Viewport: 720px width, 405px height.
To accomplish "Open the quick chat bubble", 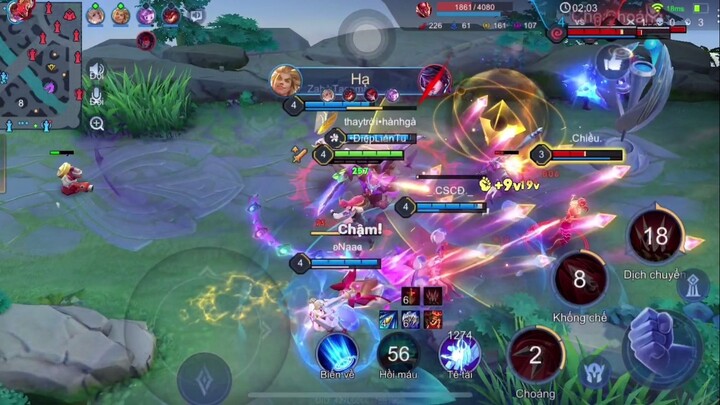I will (x=197, y=15).
